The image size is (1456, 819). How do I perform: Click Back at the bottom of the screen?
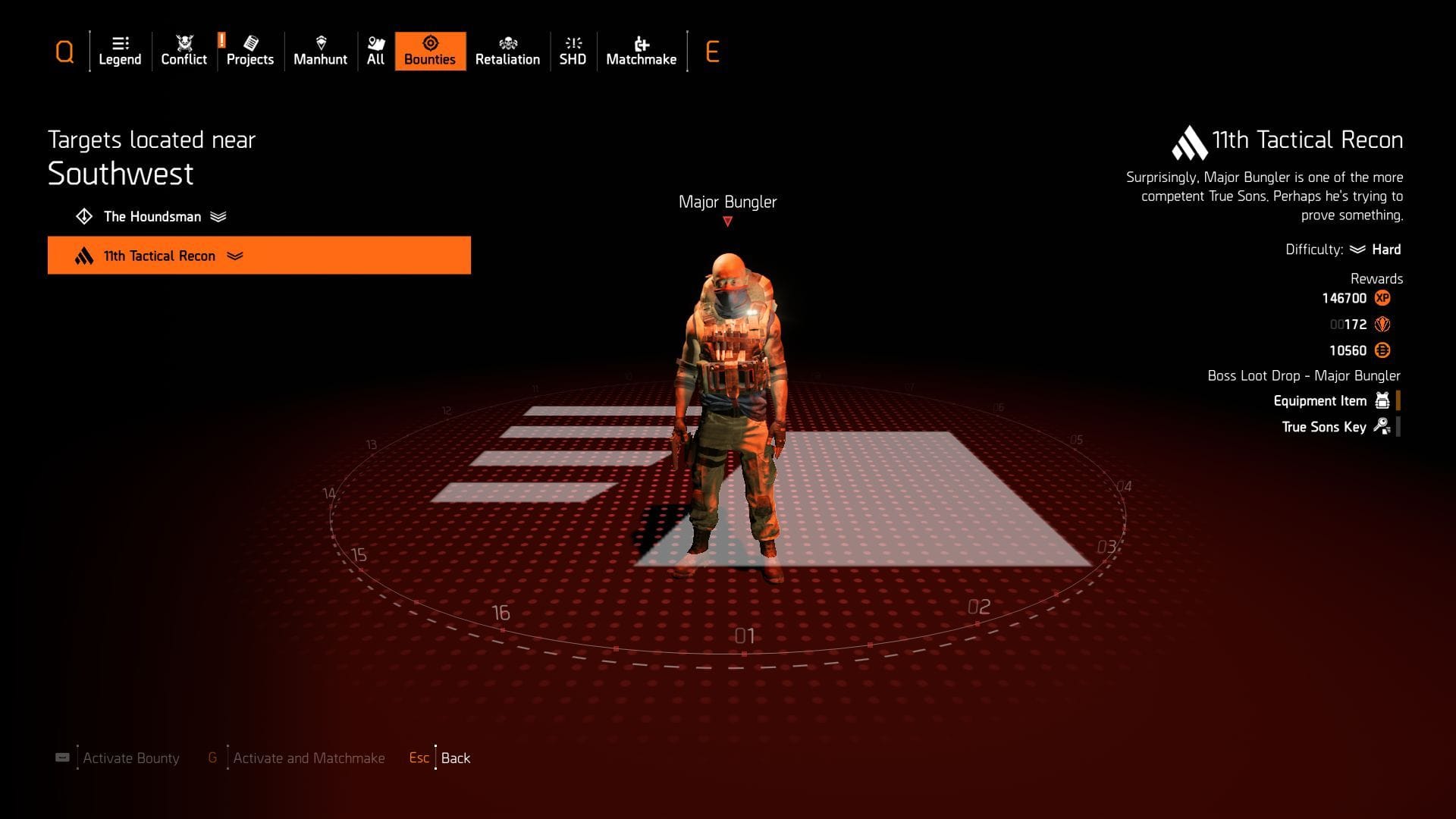click(x=455, y=758)
